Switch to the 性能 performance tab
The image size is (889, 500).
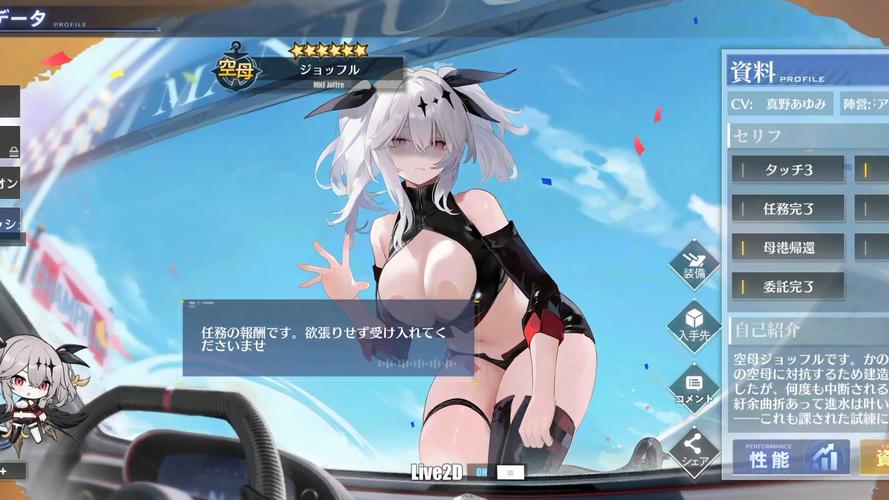790,457
